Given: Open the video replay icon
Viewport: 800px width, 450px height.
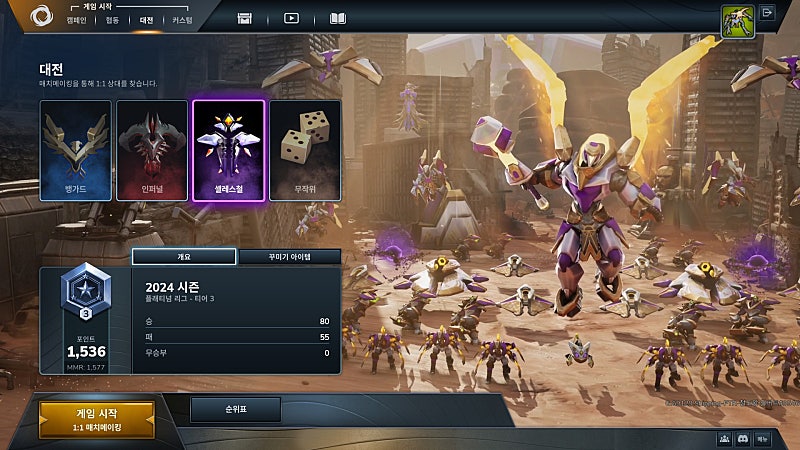Looking at the screenshot, I should click(x=291, y=18).
